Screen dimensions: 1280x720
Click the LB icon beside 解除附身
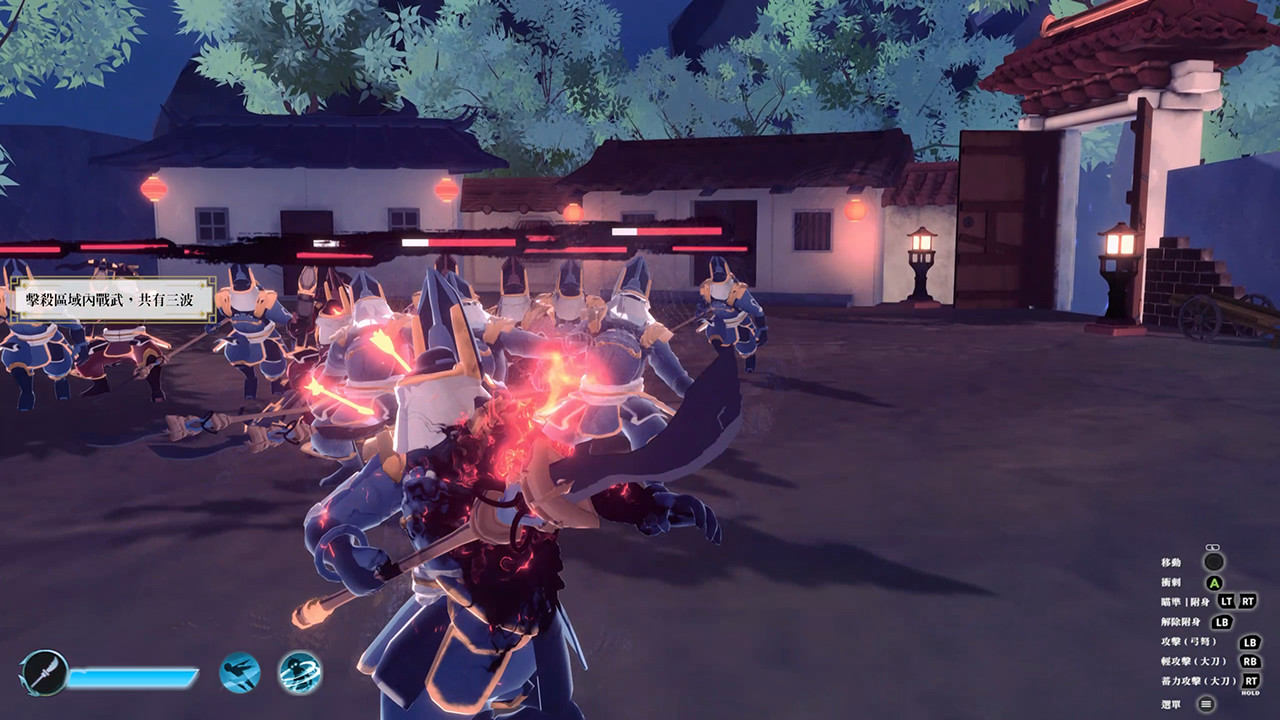click(1221, 621)
